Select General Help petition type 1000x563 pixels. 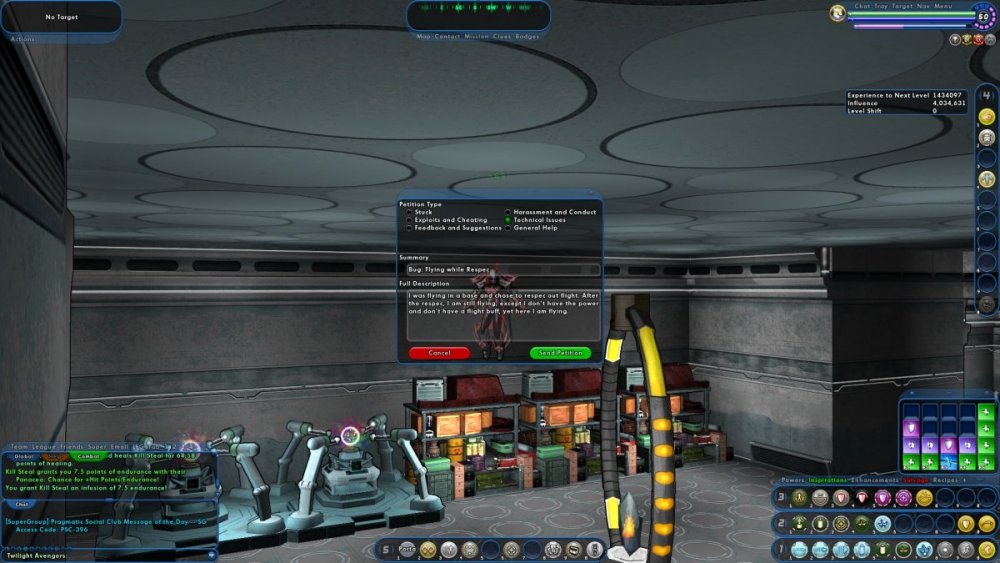pyautogui.click(x=508, y=228)
